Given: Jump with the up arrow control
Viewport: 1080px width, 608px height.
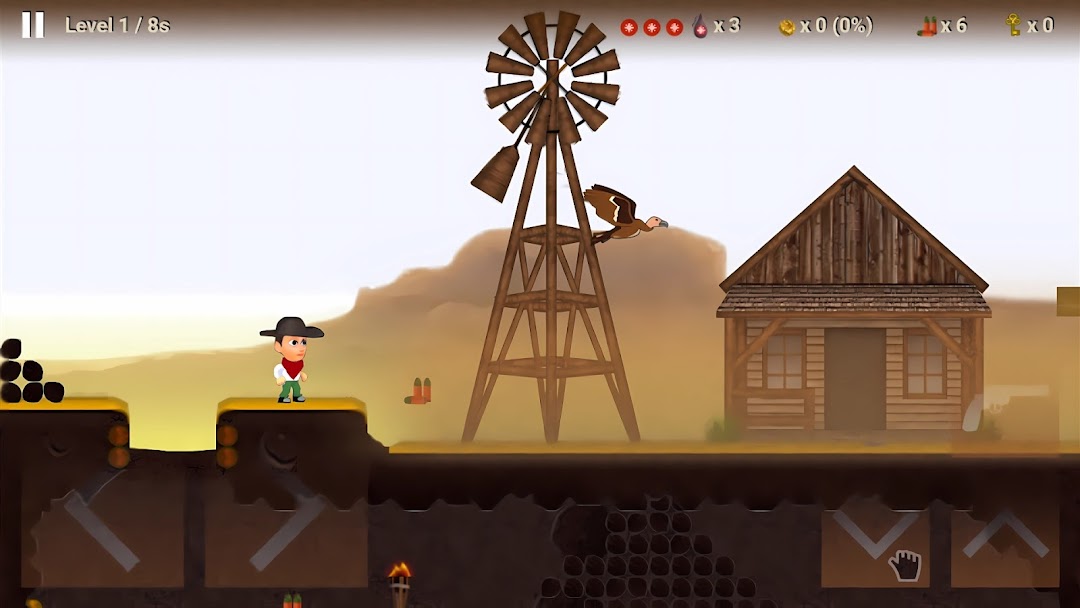Looking at the screenshot, I should coord(1005,534).
